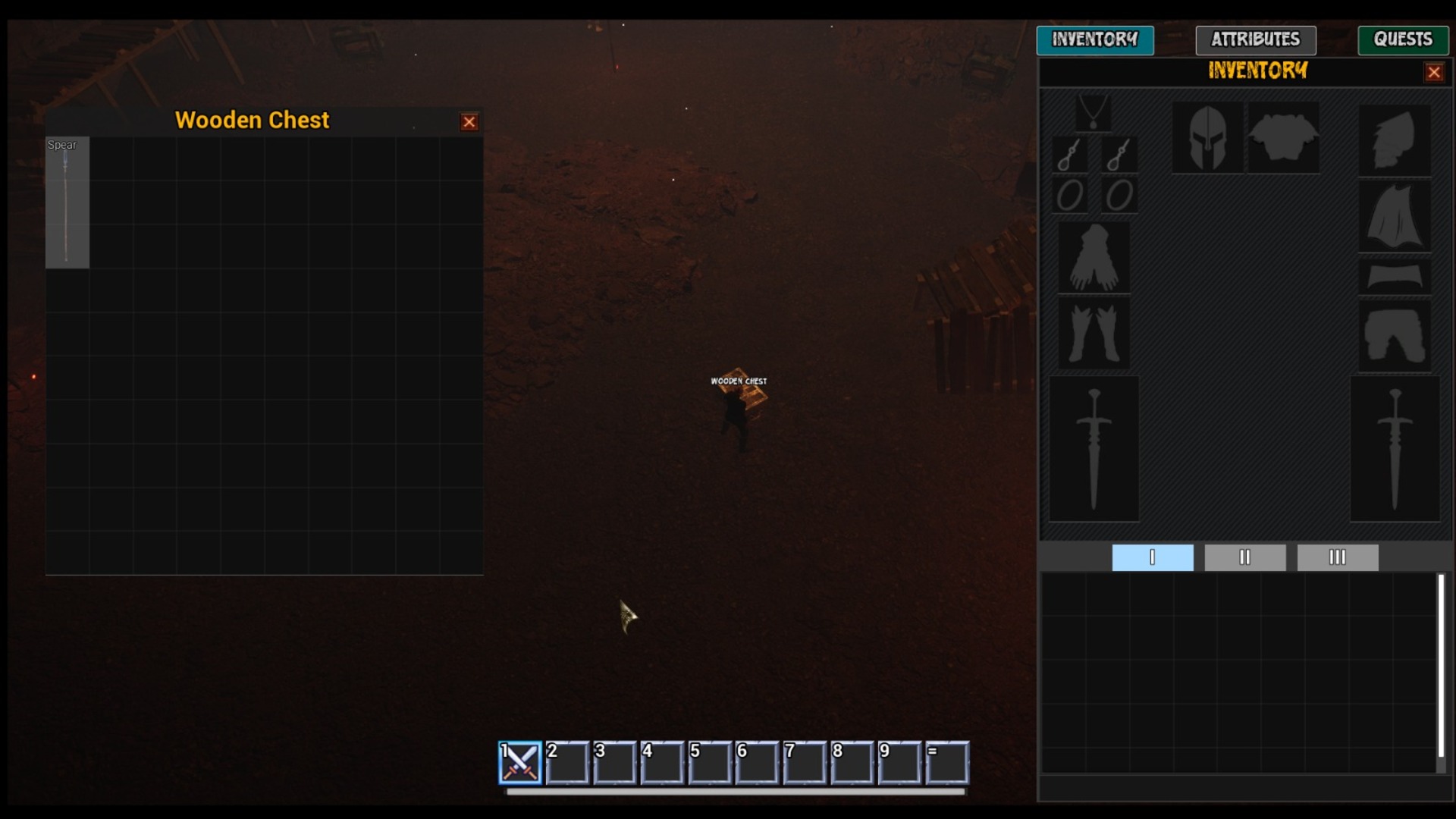Image resolution: width=1456 pixels, height=819 pixels.
Task: Switch to the Attributes tab
Action: click(1255, 39)
